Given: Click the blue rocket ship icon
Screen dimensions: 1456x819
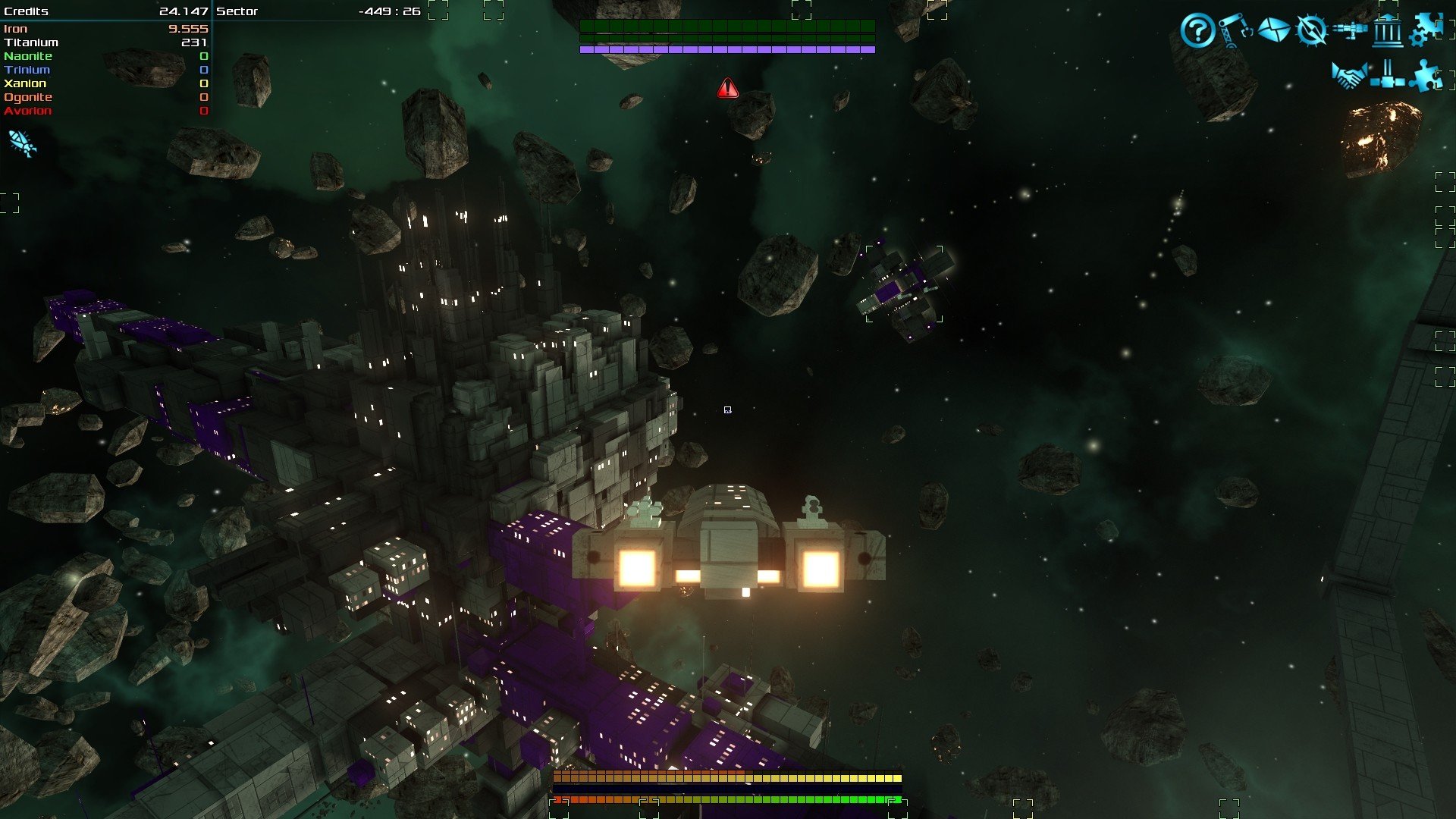Looking at the screenshot, I should (22, 143).
